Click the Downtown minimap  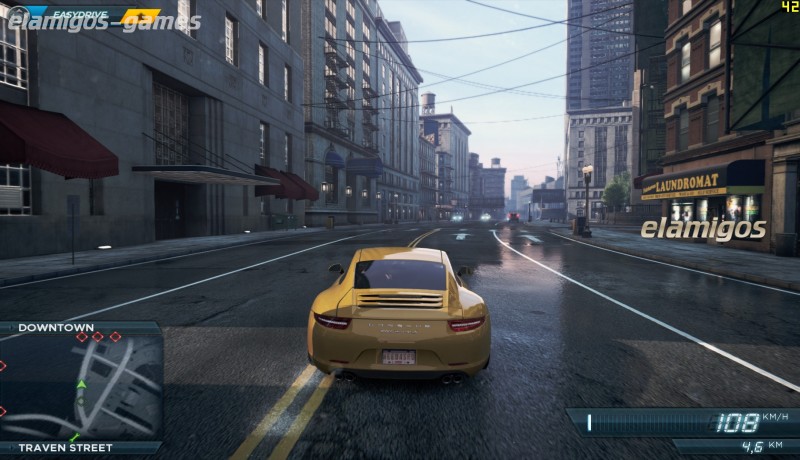tap(82, 387)
